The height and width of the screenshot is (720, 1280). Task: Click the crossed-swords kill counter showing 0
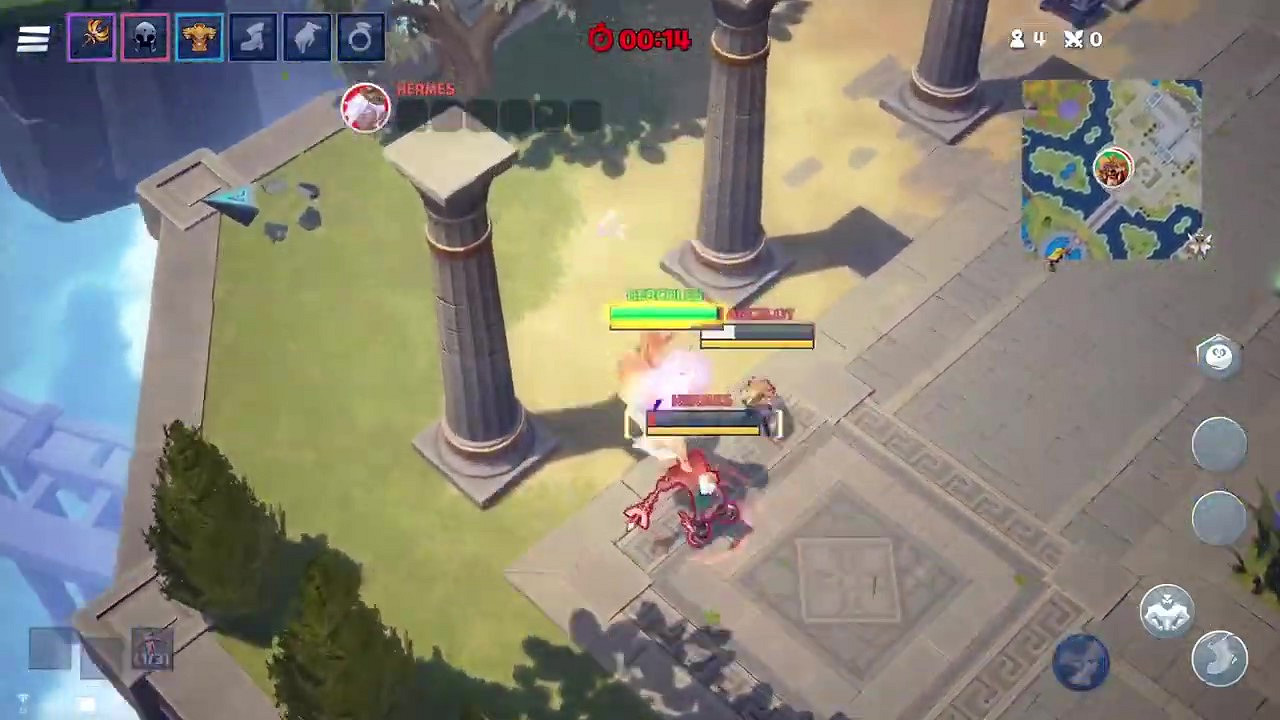pyautogui.click(x=1083, y=41)
